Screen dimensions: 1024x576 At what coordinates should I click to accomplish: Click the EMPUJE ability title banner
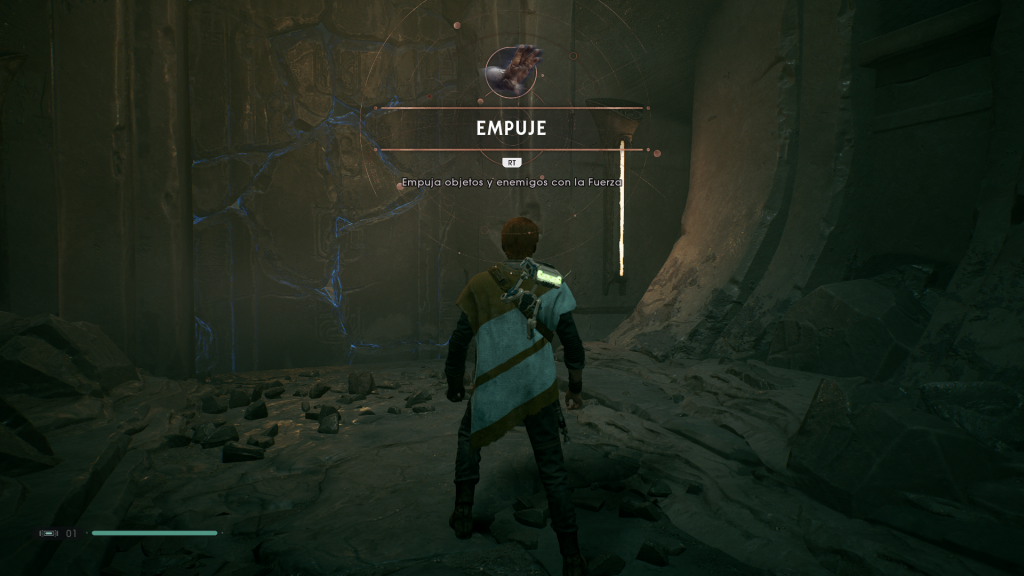[x=511, y=129]
